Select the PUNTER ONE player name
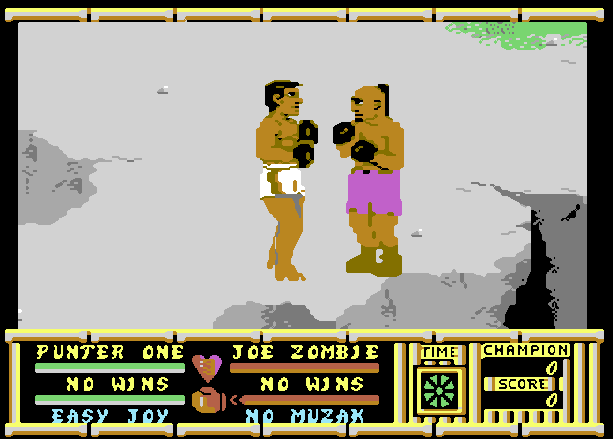Image resolution: width=613 pixels, height=439 pixels. (110, 352)
